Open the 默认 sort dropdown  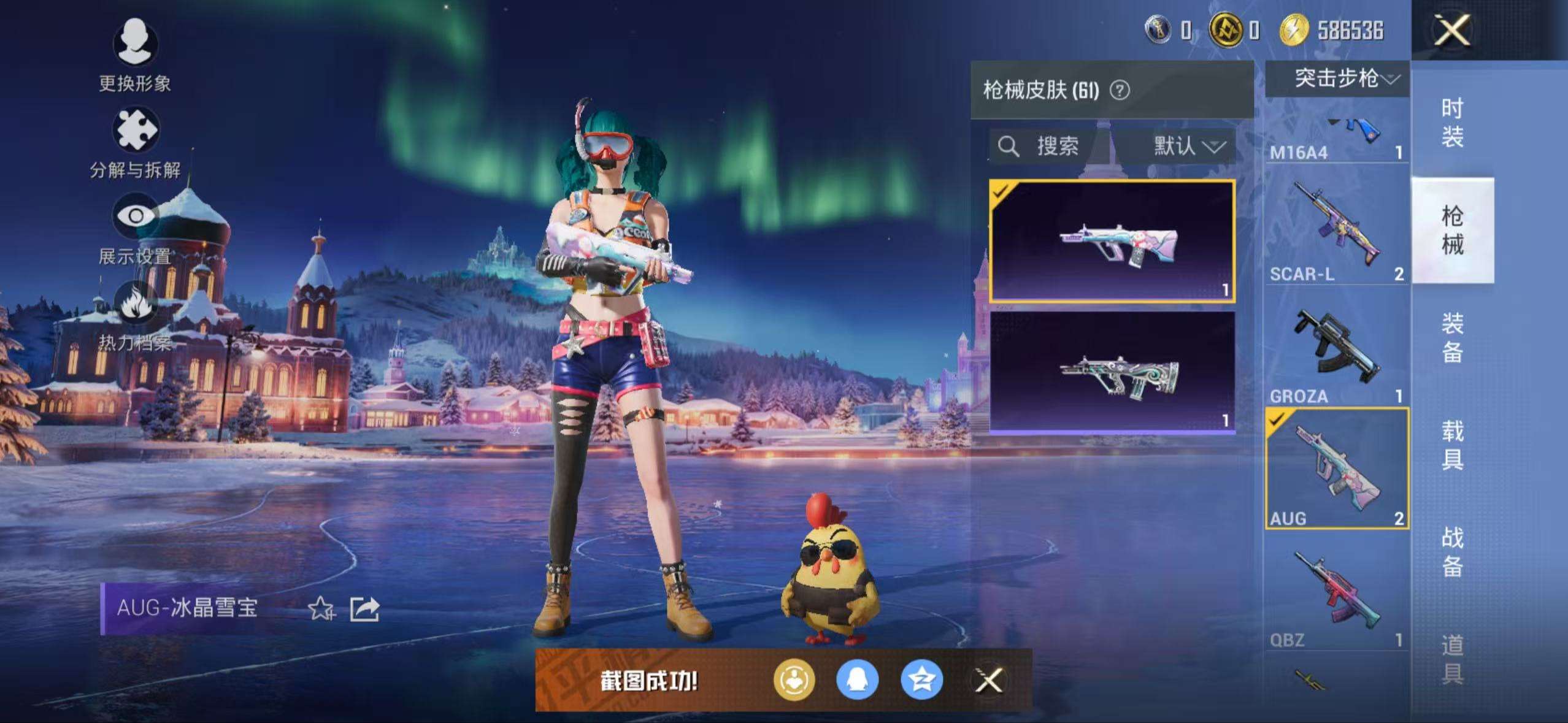click(1188, 146)
